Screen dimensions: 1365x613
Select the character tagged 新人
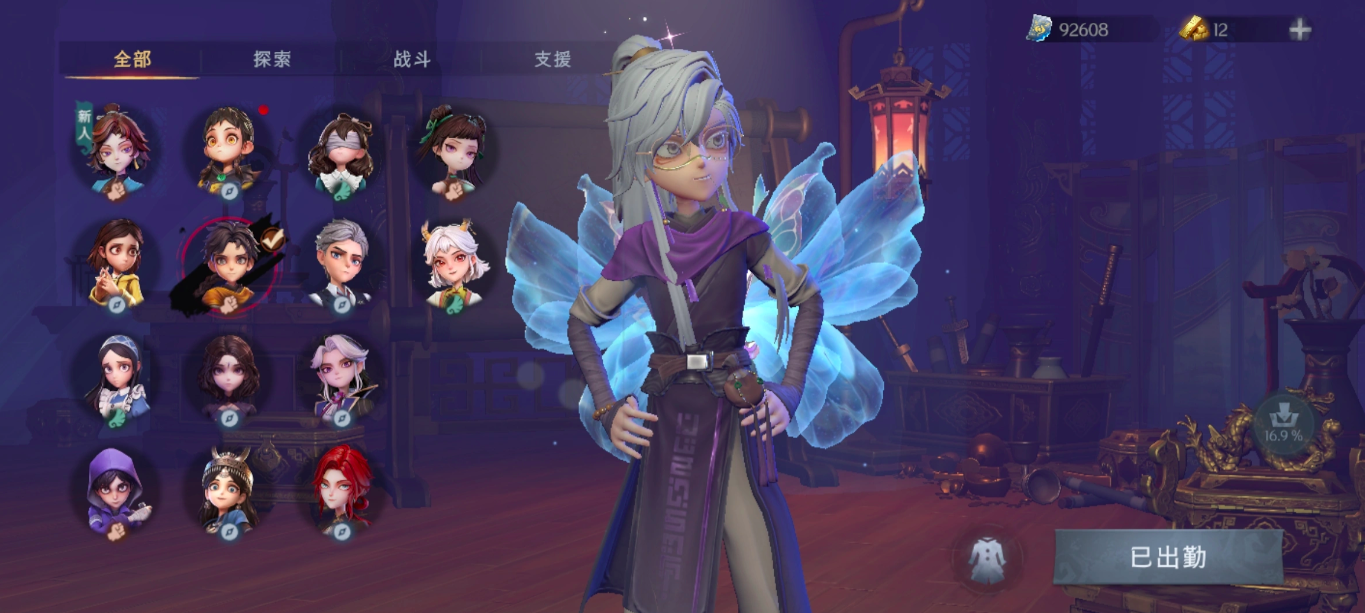tap(118, 152)
